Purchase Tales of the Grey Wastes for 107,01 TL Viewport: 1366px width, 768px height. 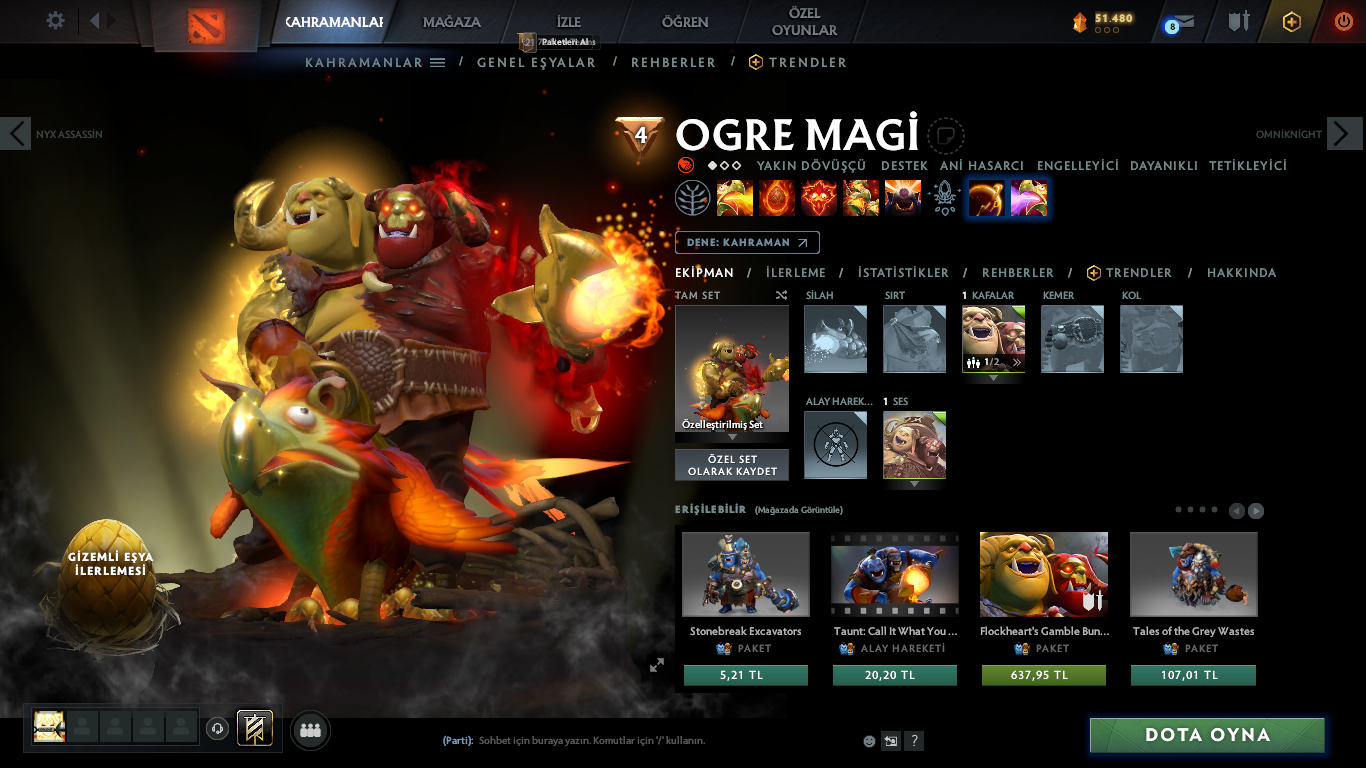tap(1193, 675)
